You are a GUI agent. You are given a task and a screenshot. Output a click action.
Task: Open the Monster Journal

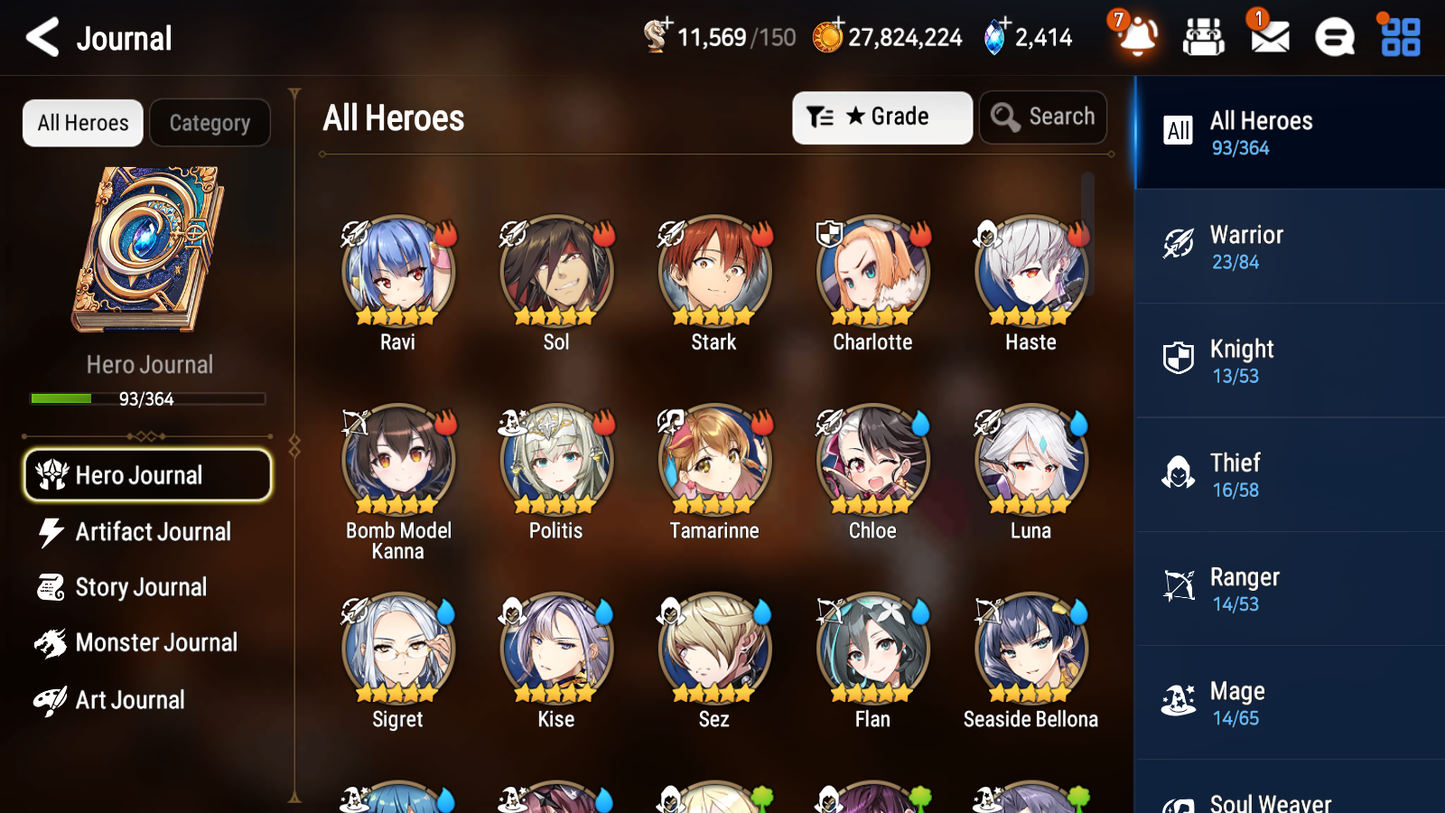[157, 643]
